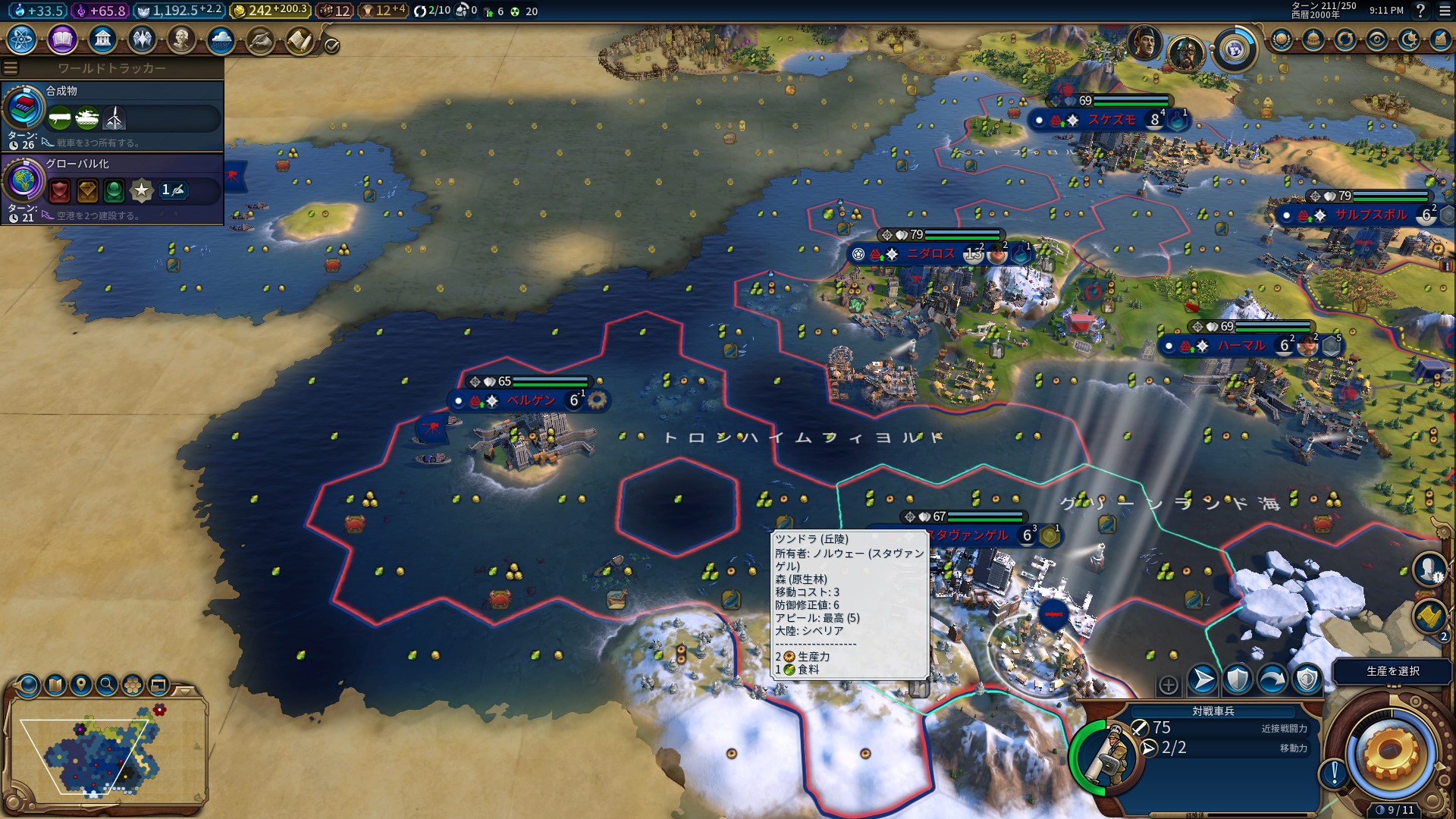Image resolution: width=1456 pixels, height=819 pixels.
Task: Open the main game menu button
Action: click(1444, 11)
